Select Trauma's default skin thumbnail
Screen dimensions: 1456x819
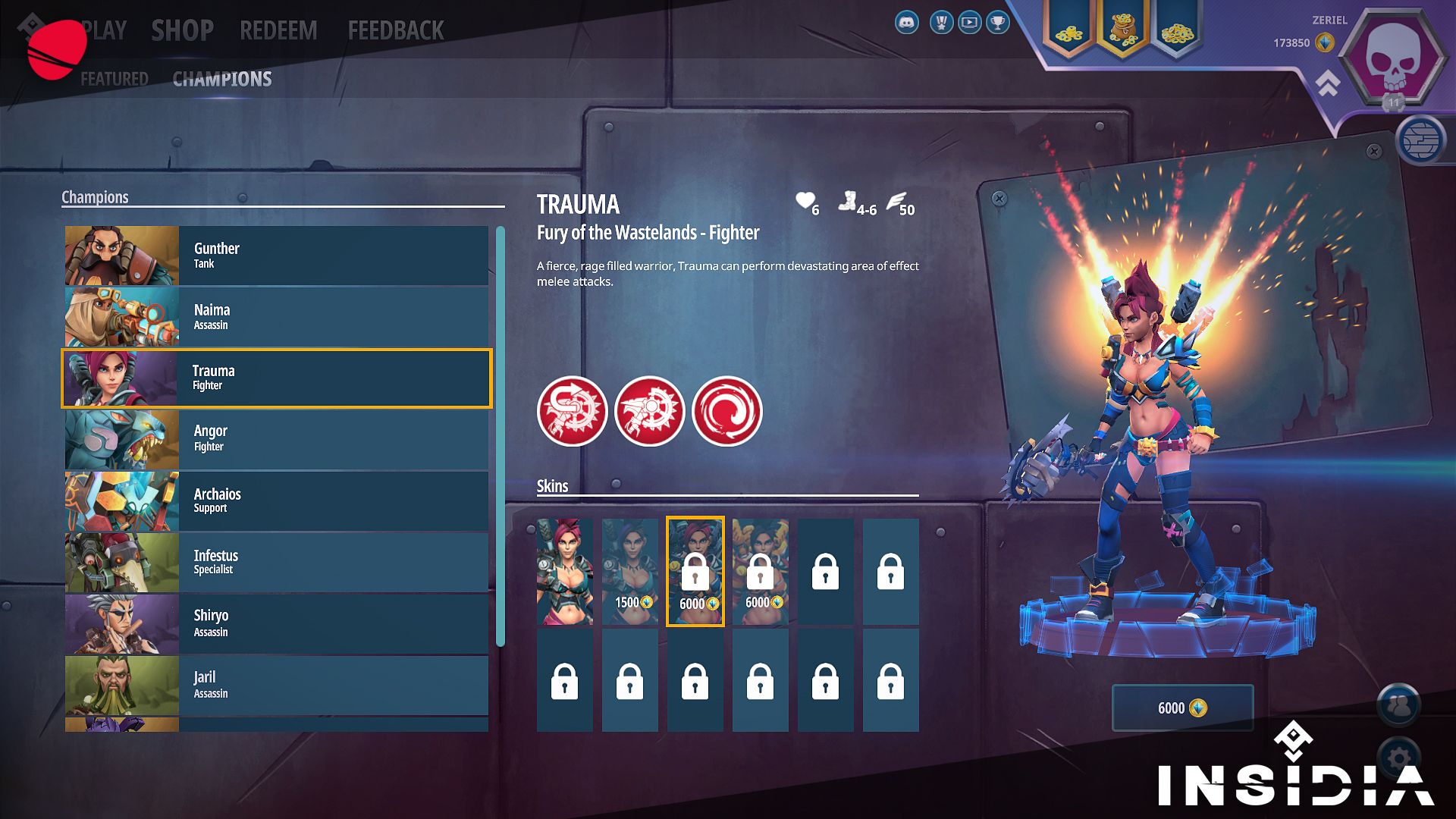click(565, 572)
